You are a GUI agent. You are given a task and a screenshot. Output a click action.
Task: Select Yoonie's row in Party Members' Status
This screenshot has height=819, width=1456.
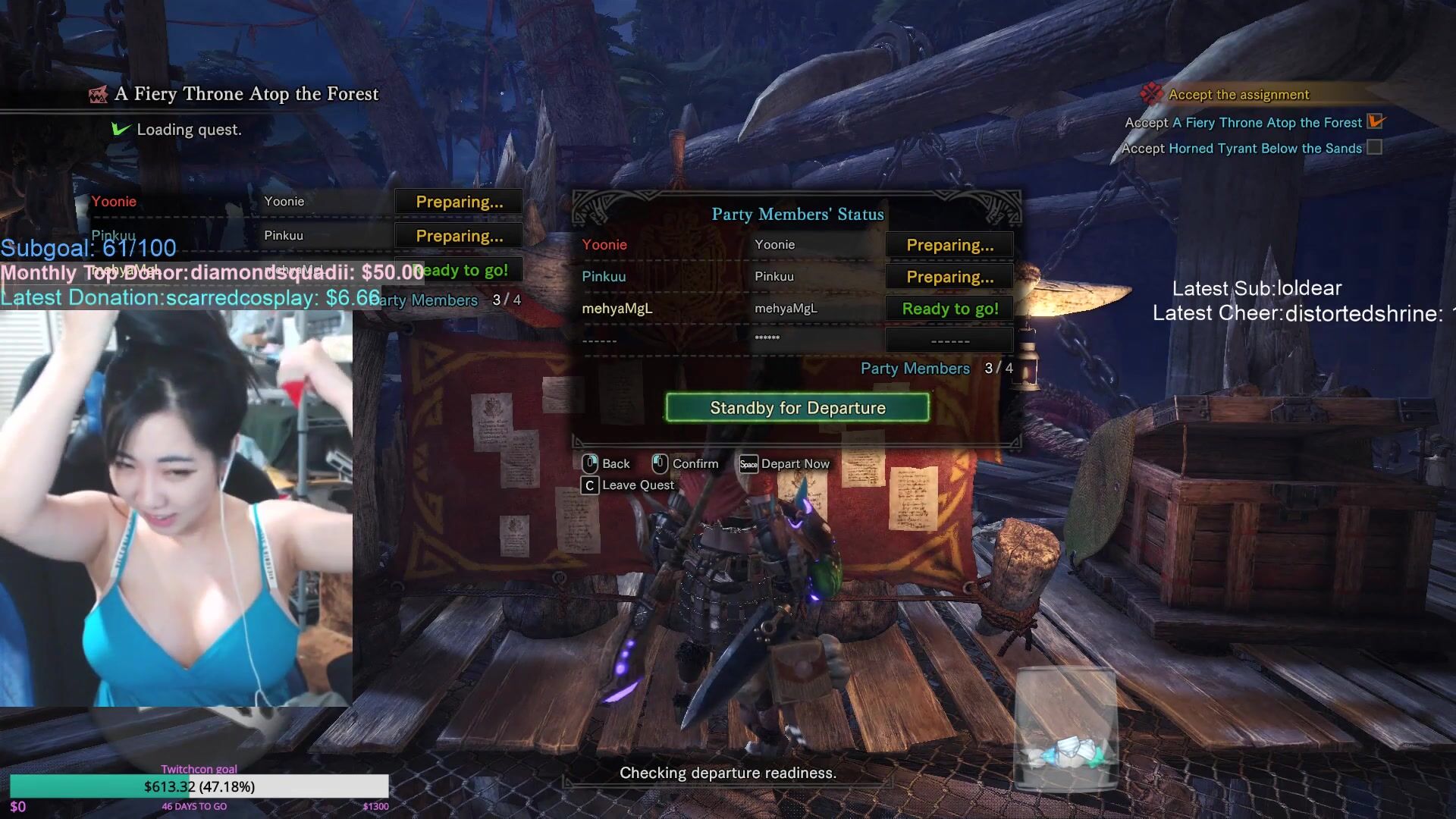(796, 245)
